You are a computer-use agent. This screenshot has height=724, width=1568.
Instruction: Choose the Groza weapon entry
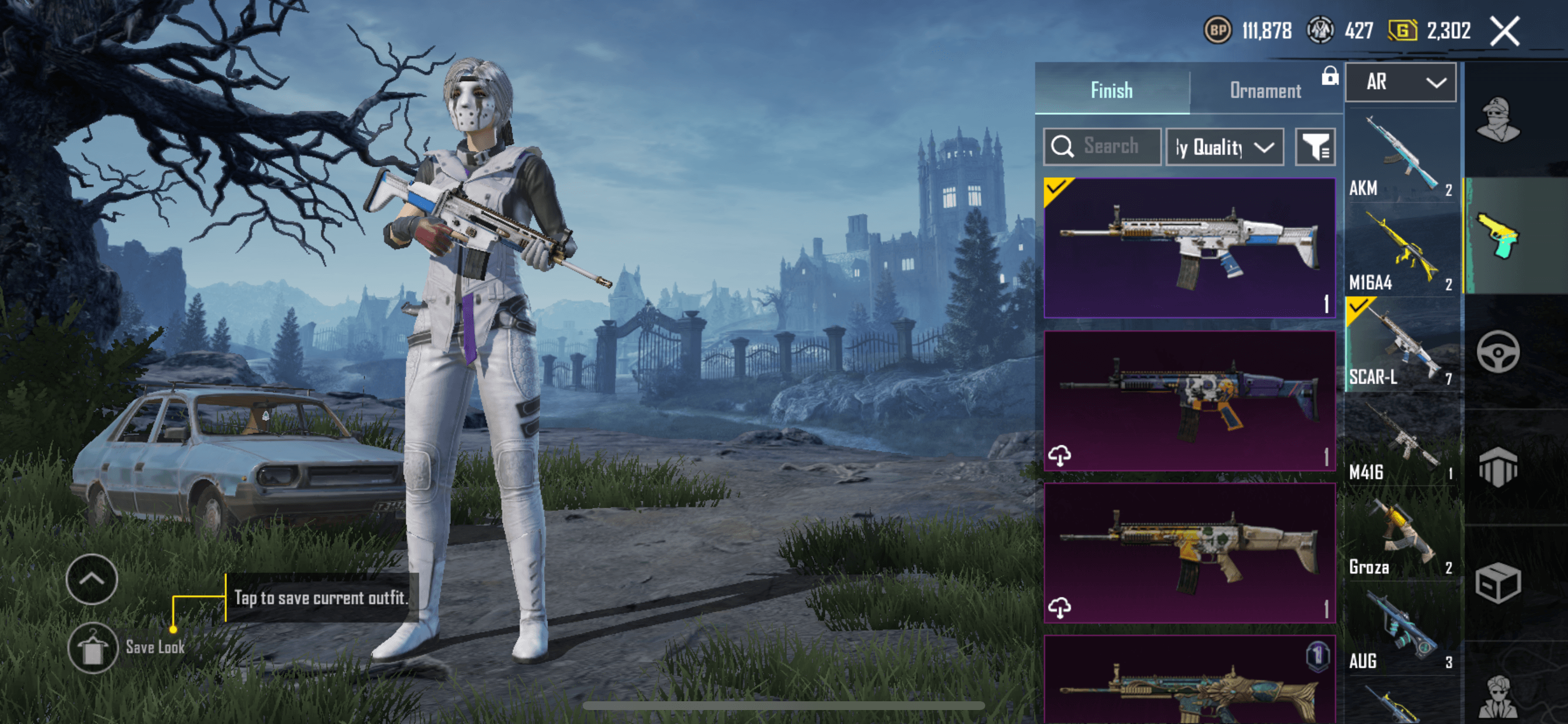[x=1400, y=535]
